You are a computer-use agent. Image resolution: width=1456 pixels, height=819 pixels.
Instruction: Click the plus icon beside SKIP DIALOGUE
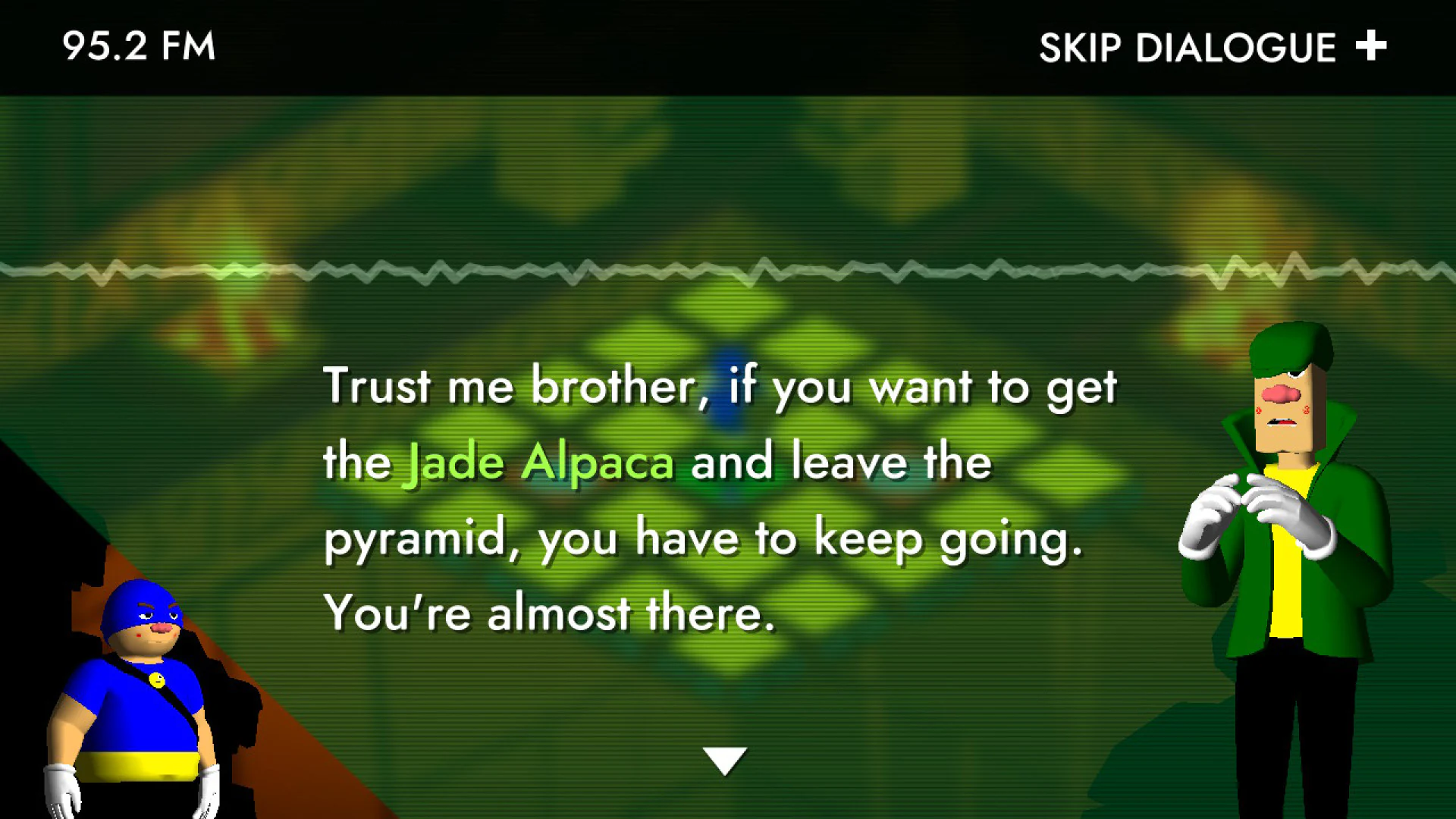point(1370,47)
